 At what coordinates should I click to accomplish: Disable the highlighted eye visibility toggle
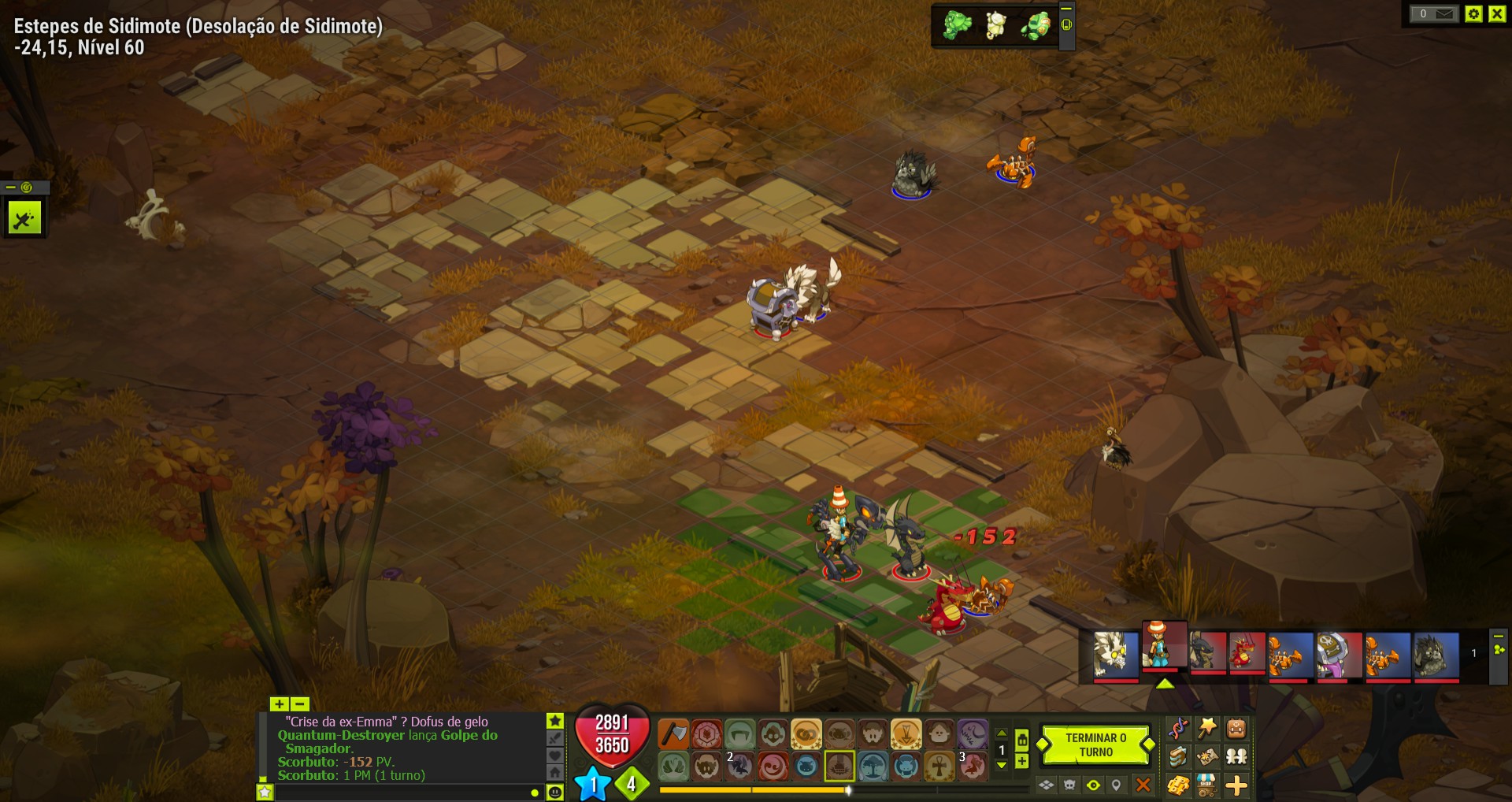[1094, 785]
